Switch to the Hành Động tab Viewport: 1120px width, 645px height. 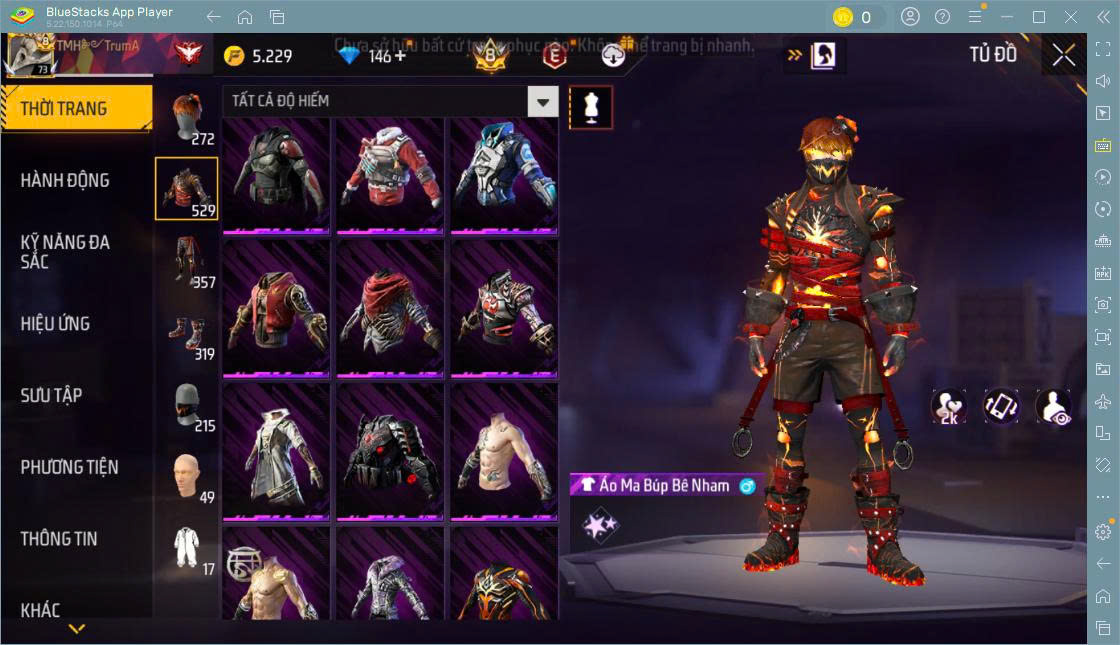click(66, 180)
